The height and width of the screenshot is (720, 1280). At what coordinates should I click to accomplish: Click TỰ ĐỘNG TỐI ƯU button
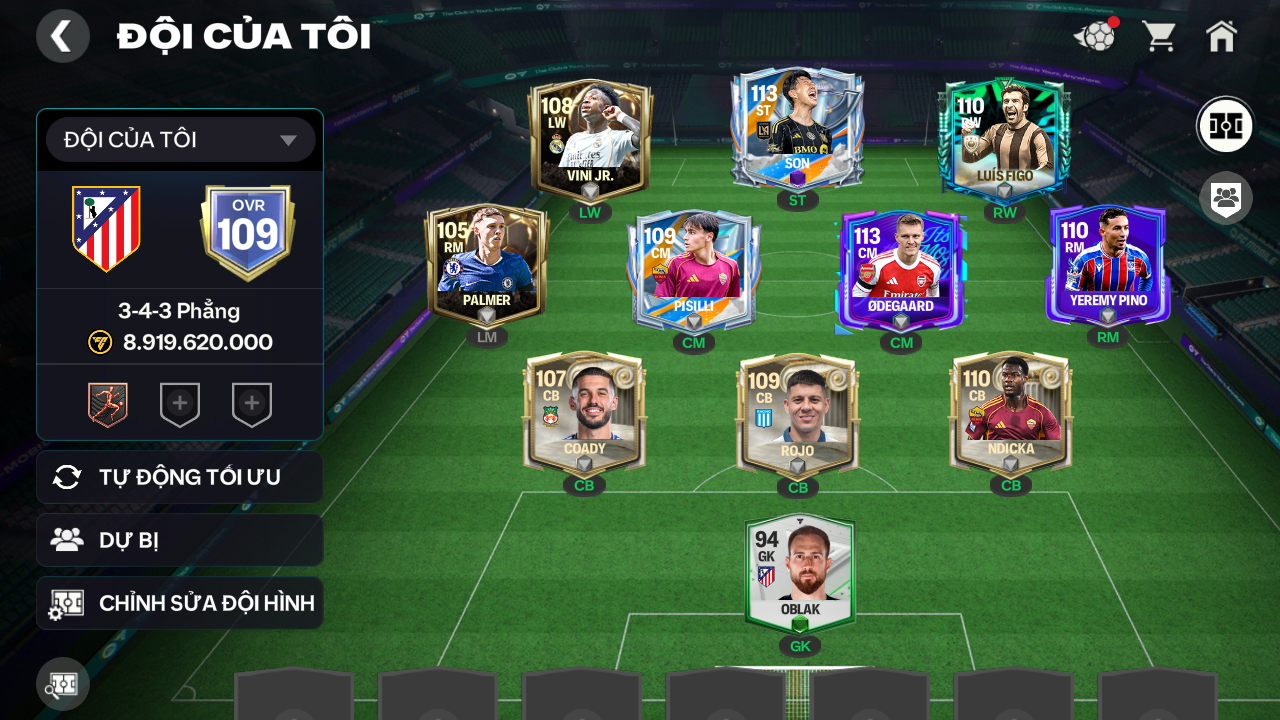point(180,477)
